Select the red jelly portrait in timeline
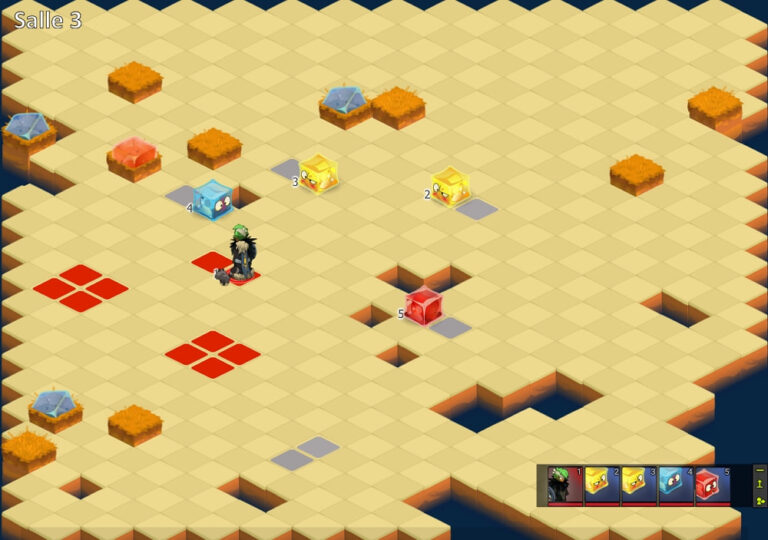The height and width of the screenshot is (540, 768). point(712,485)
